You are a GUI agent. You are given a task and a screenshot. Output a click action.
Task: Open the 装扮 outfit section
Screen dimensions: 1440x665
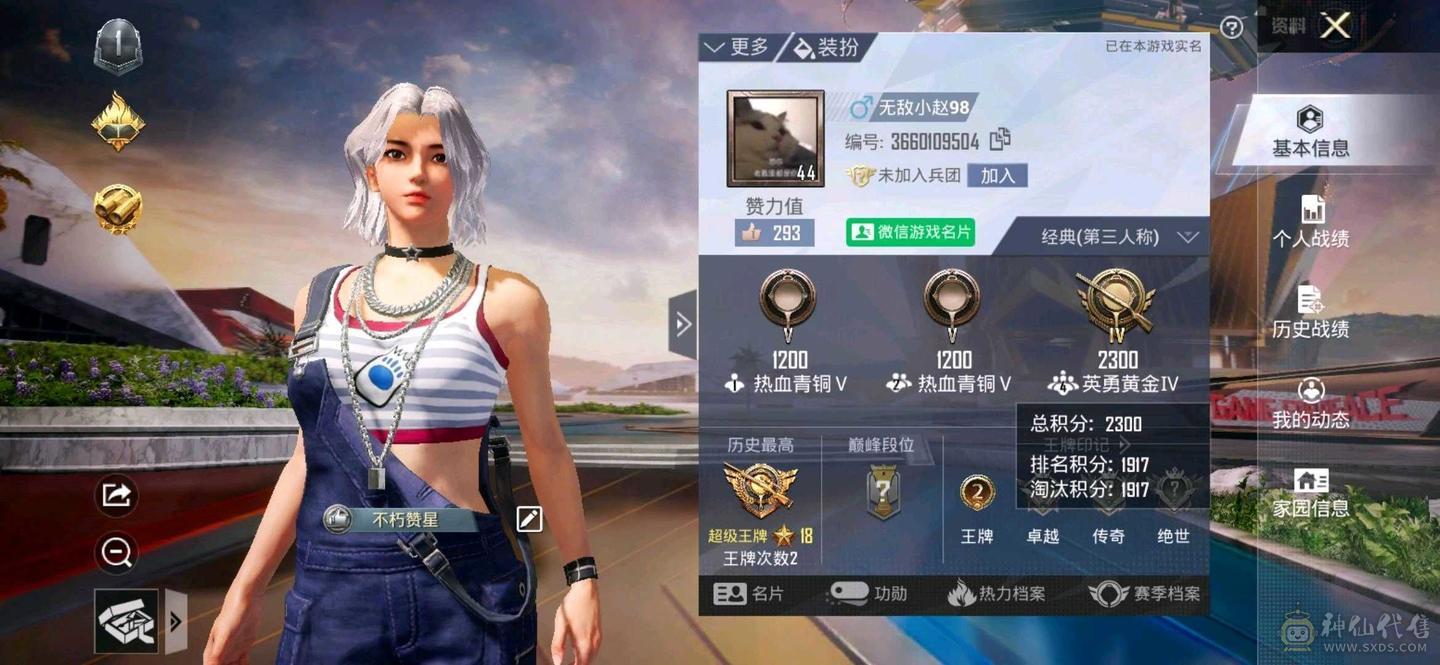coord(826,47)
